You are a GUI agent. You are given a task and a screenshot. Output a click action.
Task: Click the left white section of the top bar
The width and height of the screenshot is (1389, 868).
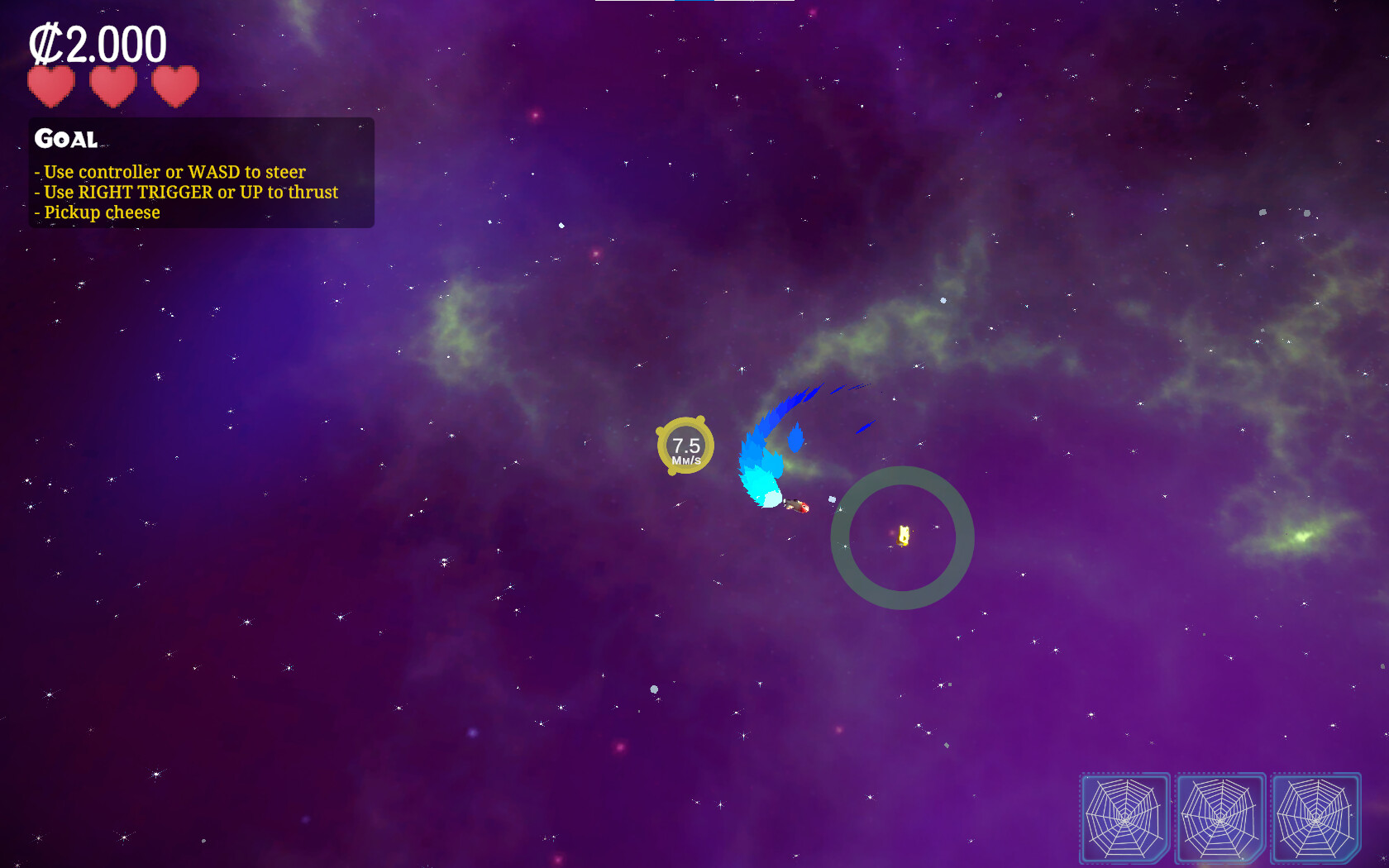tap(637, 2)
